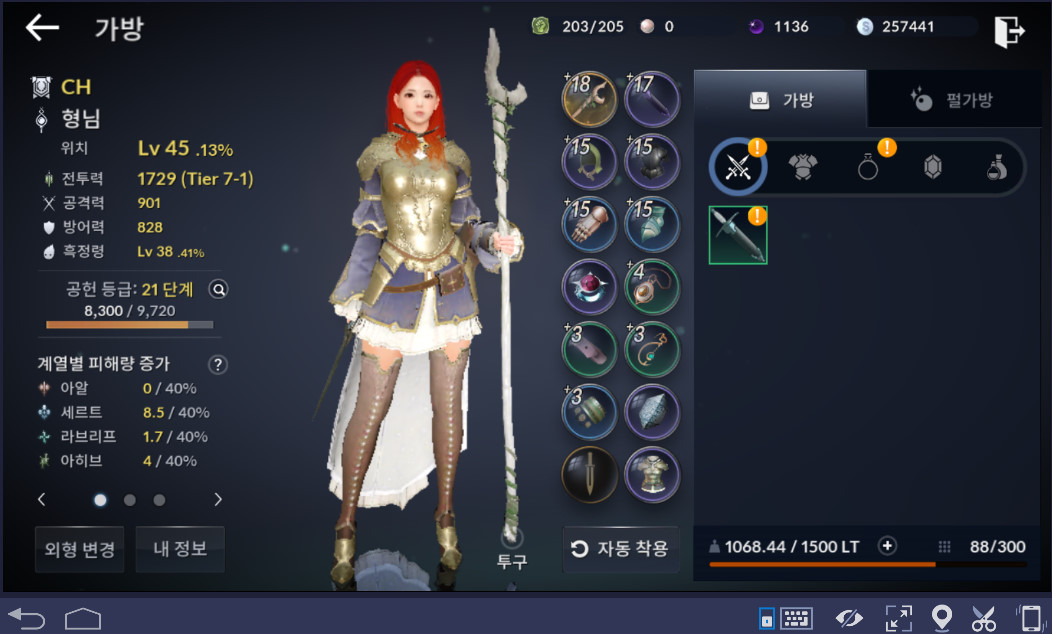Toggle the 투구 helmet visibility

tap(512, 540)
